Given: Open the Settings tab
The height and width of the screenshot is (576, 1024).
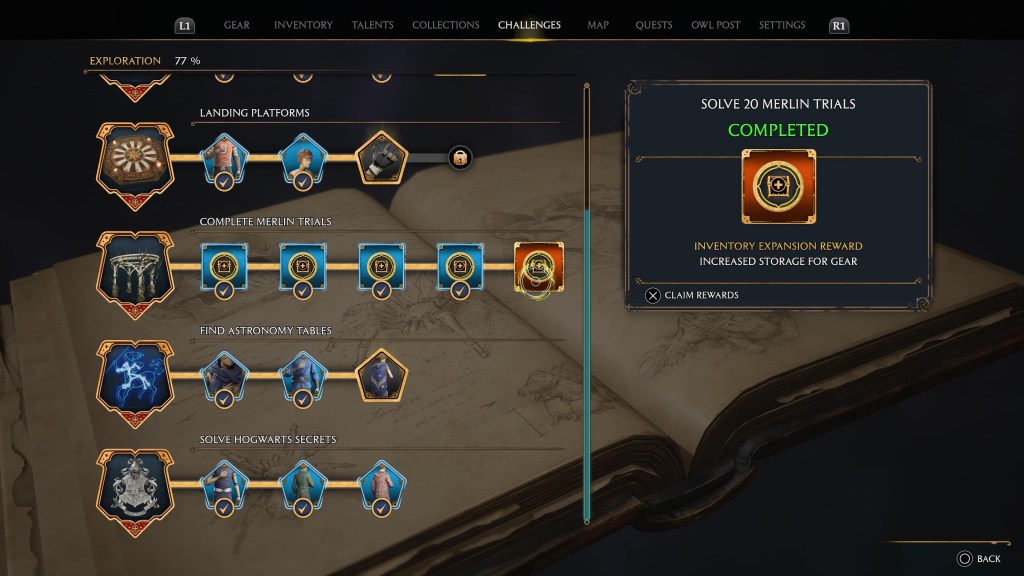Looking at the screenshot, I should tap(783, 25).
